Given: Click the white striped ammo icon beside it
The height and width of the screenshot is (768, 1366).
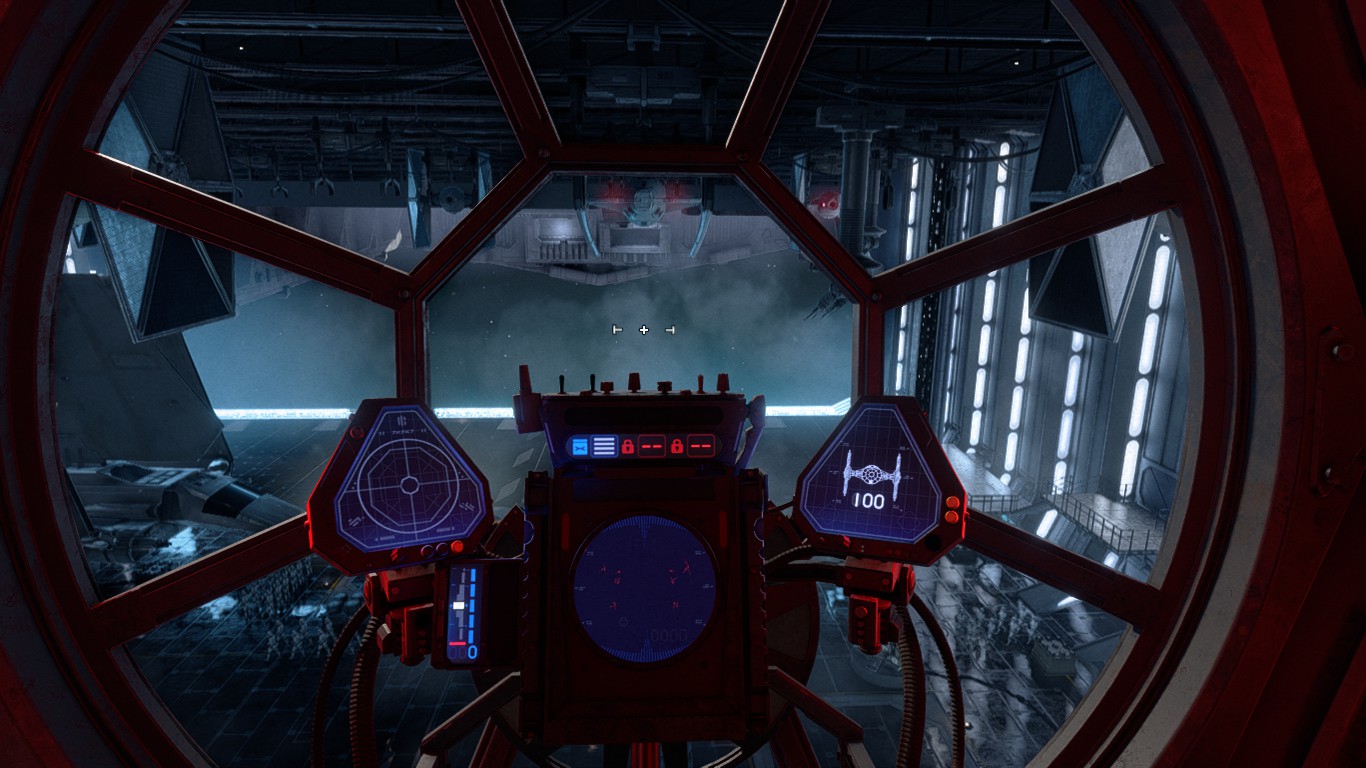Looking at the screenshot, I should 603,444.
